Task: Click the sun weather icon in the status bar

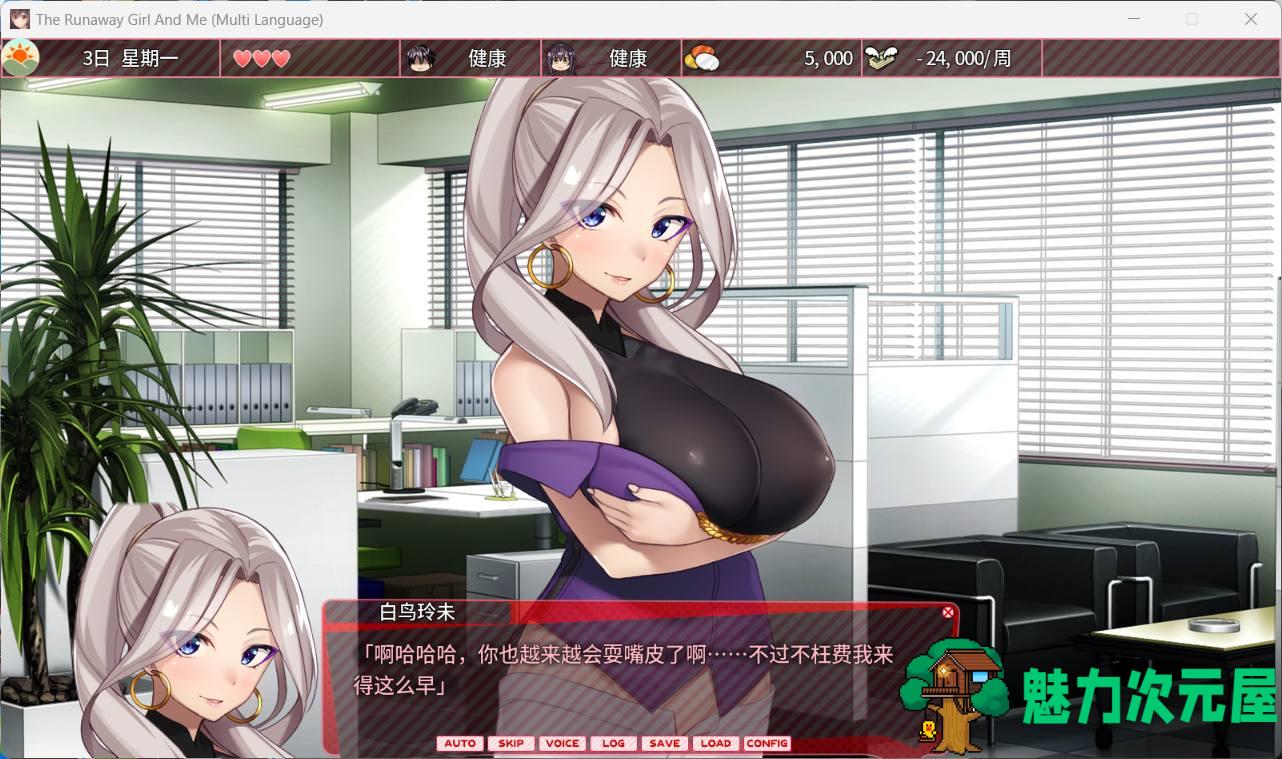Action: pos(21,57)
